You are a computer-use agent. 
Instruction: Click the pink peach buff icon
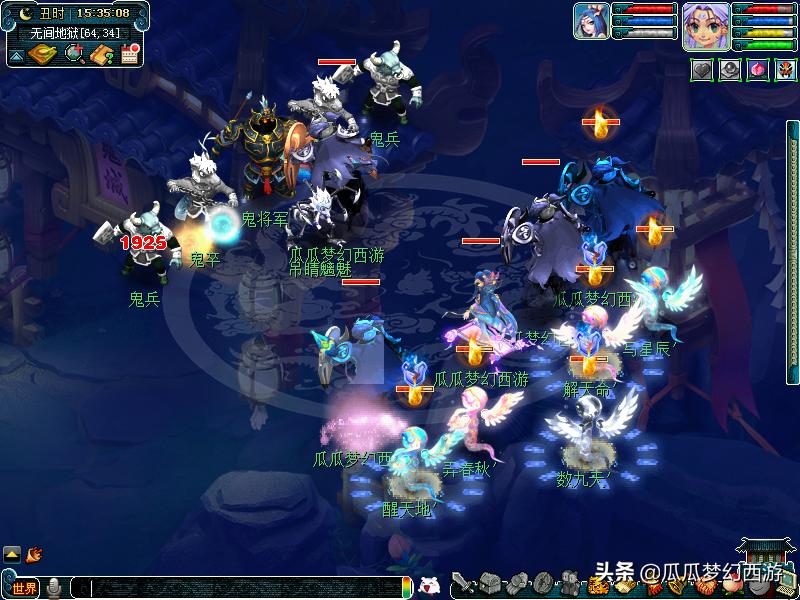(x=757, y=70)
